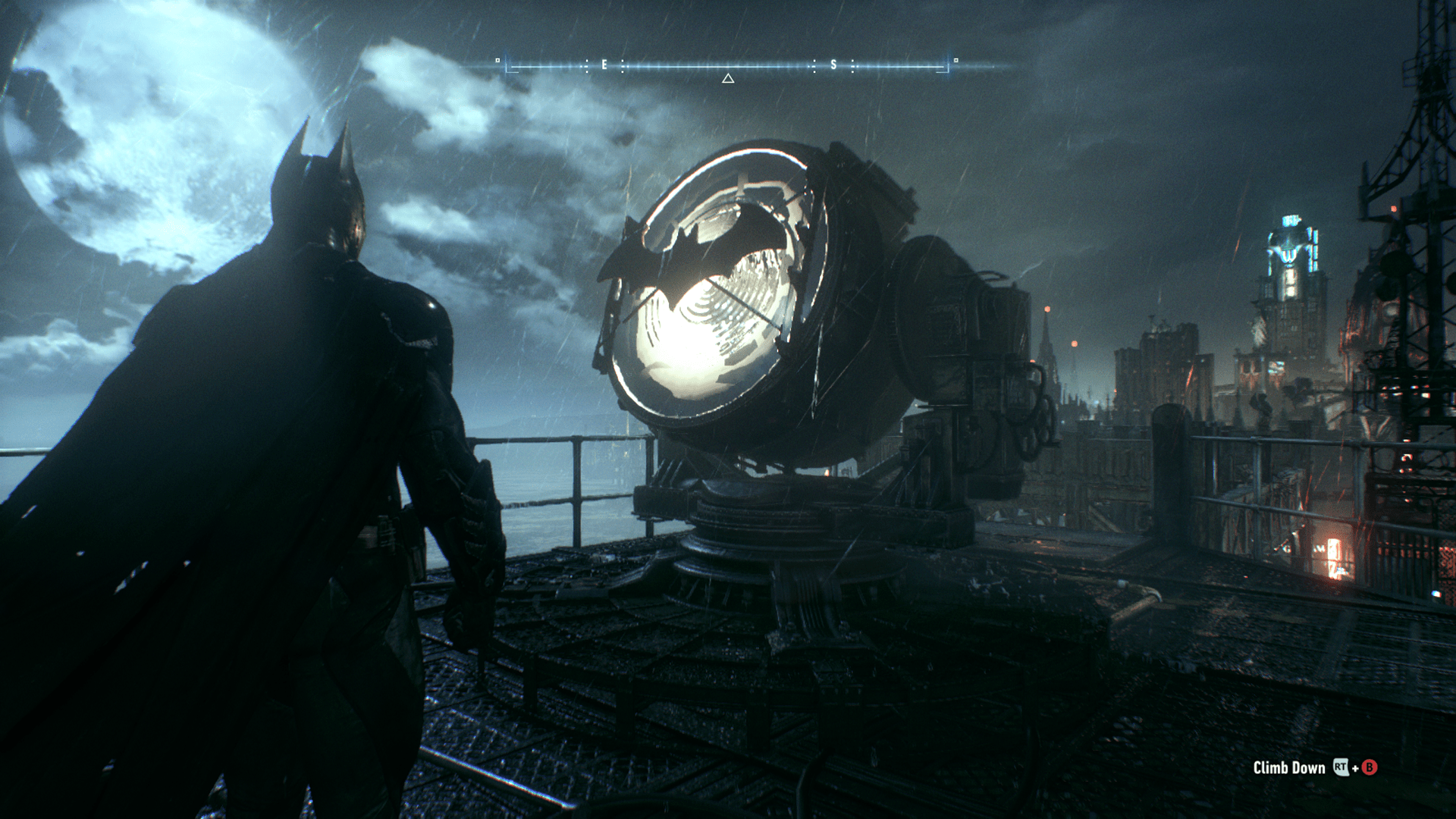Click the glowing blue tower in the skyline
Viewport: 1456px width, 819px height.
1289,250
